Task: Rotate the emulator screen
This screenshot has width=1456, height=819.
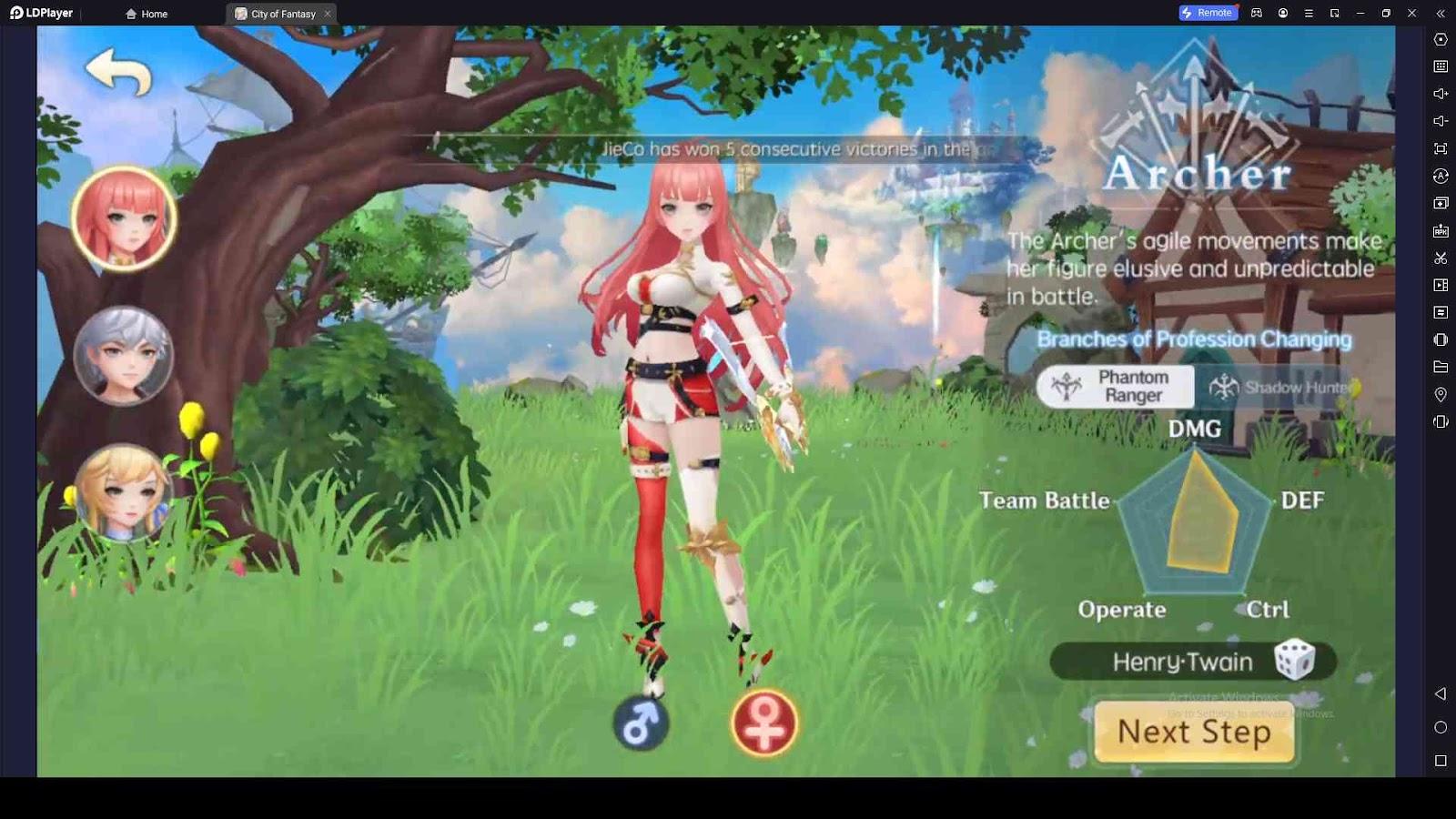Action: [1441, 176]
